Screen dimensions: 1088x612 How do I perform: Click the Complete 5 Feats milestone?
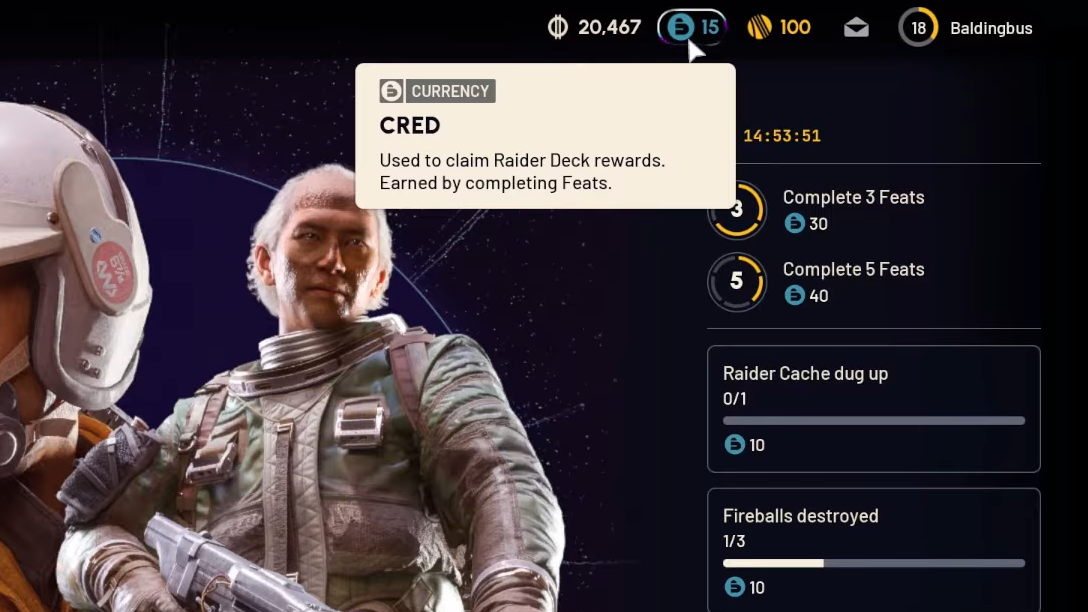[x=852, y=282]
